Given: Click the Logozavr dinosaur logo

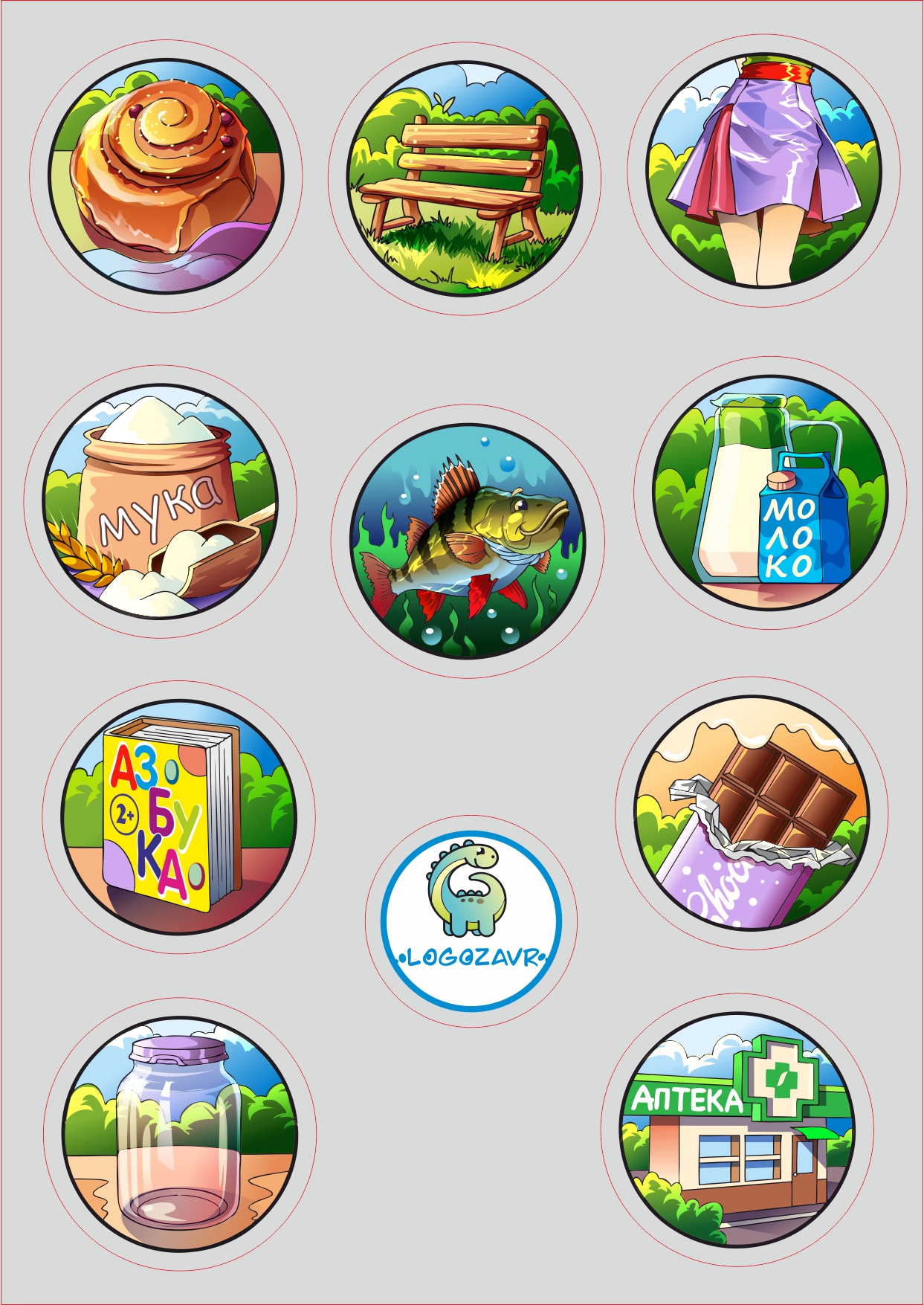Looking at the screenshot, I should (x=471, y=921).
